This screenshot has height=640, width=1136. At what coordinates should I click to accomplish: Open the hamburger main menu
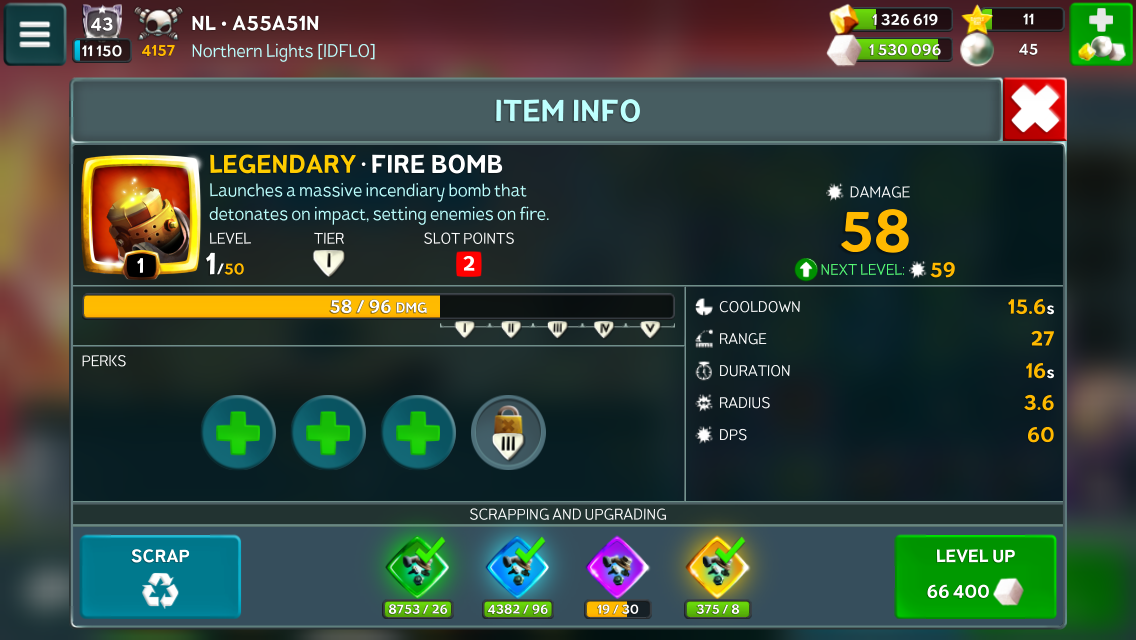[35, 34]
